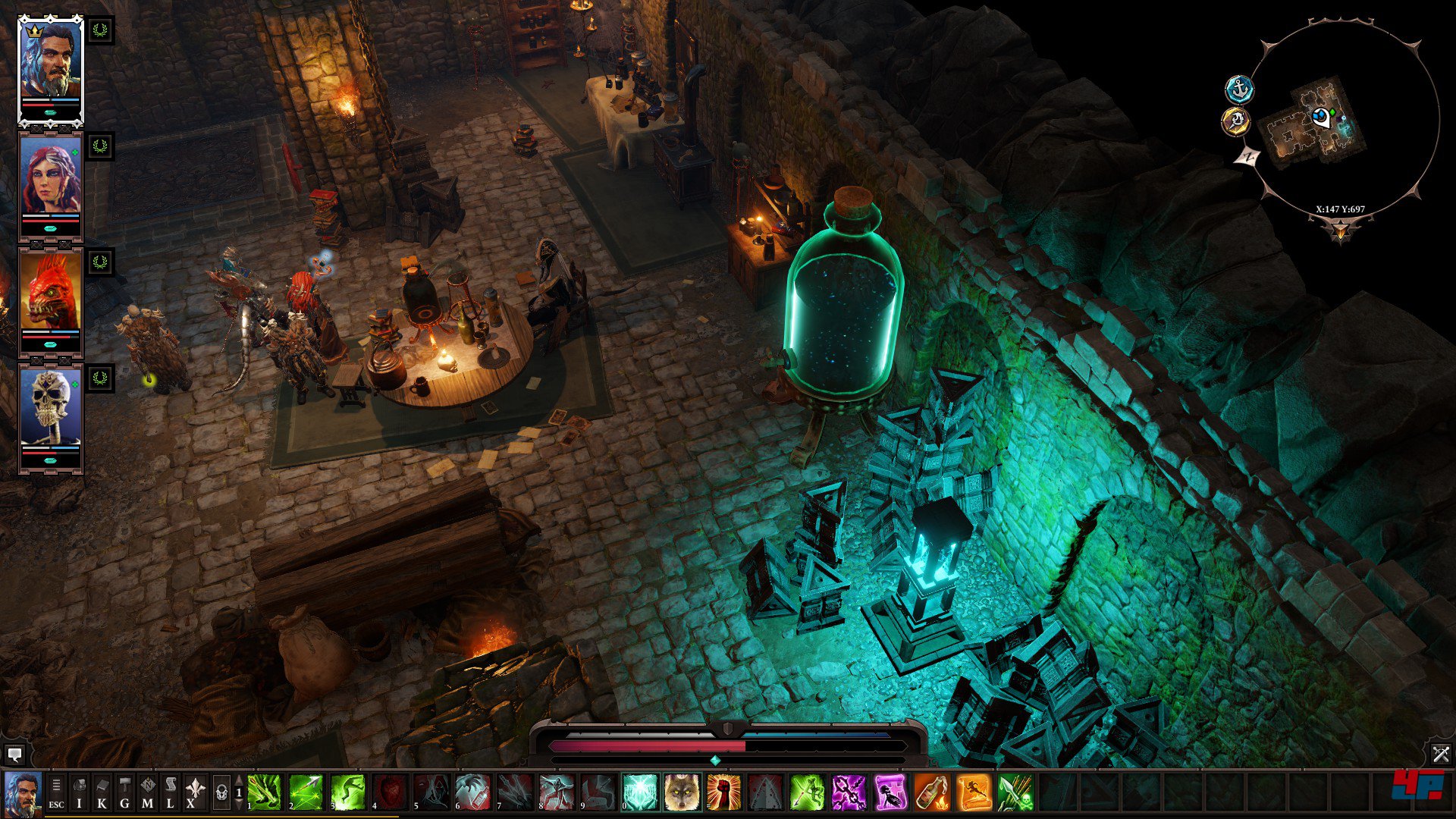
Task: Use the wolf head summon skill
Action: 682,792
